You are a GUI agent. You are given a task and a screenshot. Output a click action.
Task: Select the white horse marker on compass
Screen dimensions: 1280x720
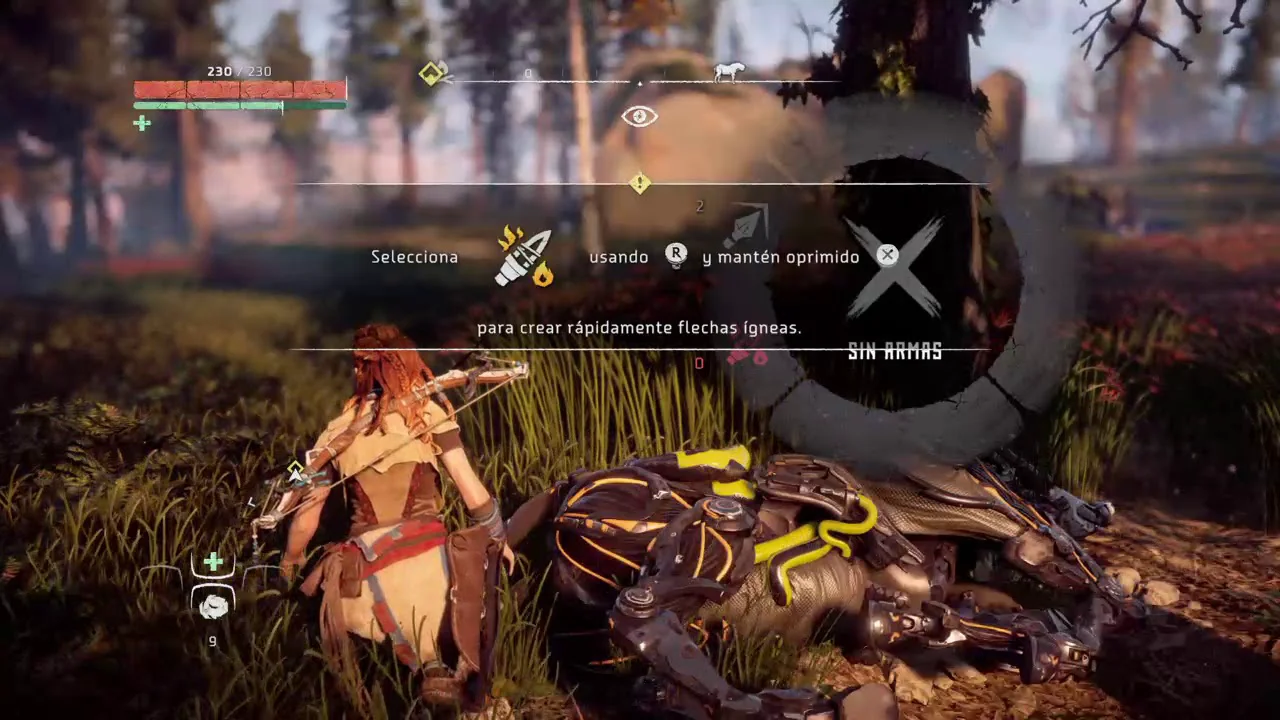coord(729,72)
